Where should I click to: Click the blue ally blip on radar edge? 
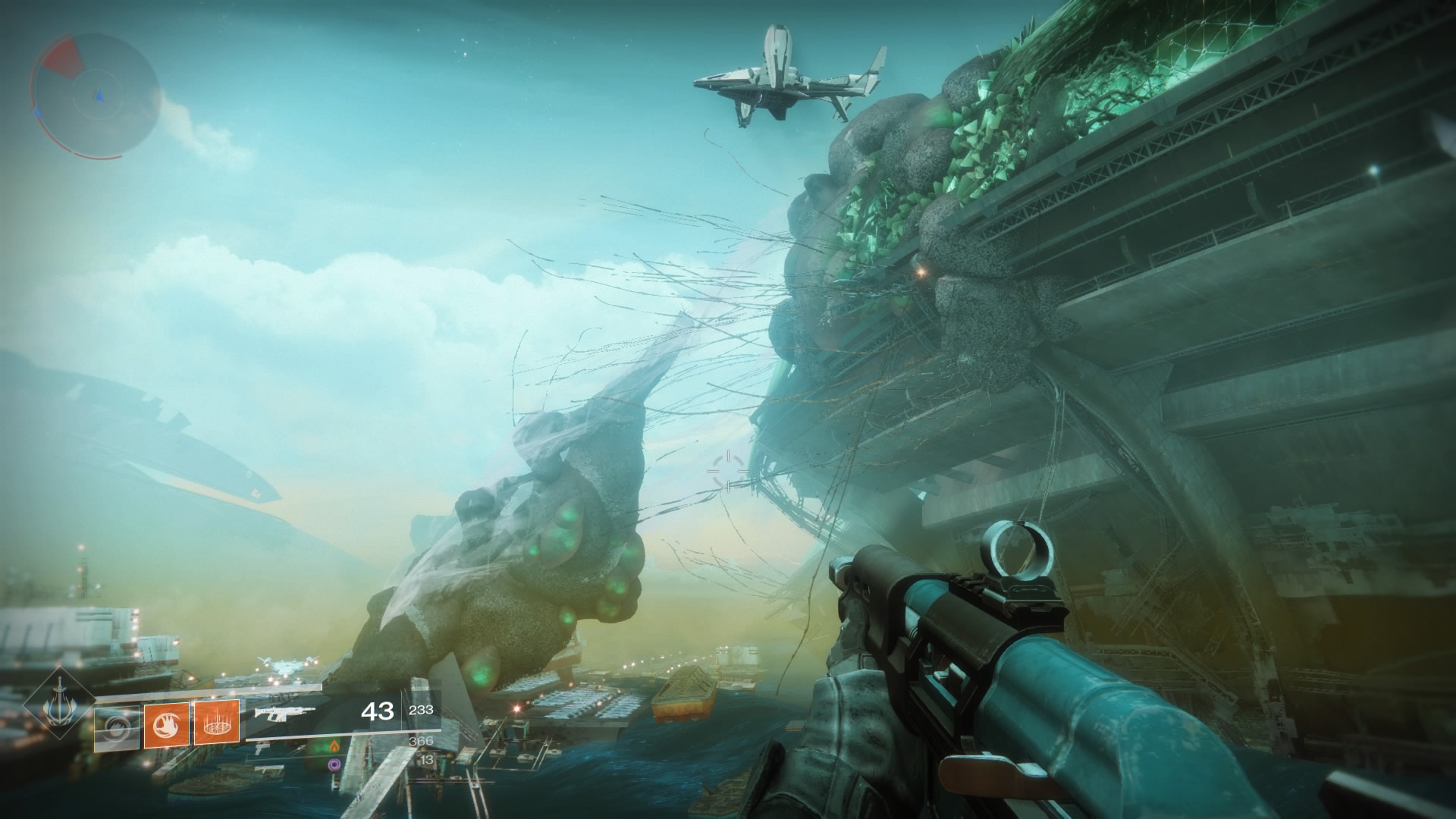click(x=38, y=112)
